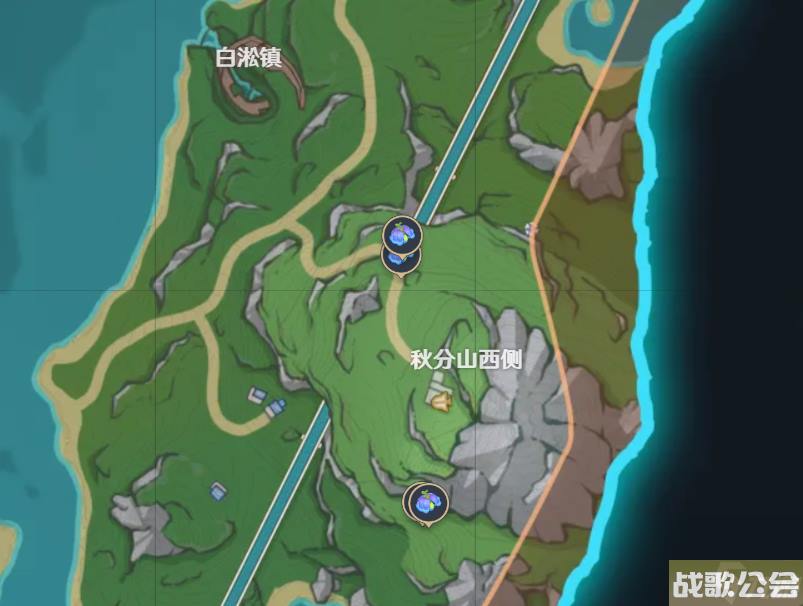
Task: Click the 秋分山西侧 location label
Action: click(467, 360)
